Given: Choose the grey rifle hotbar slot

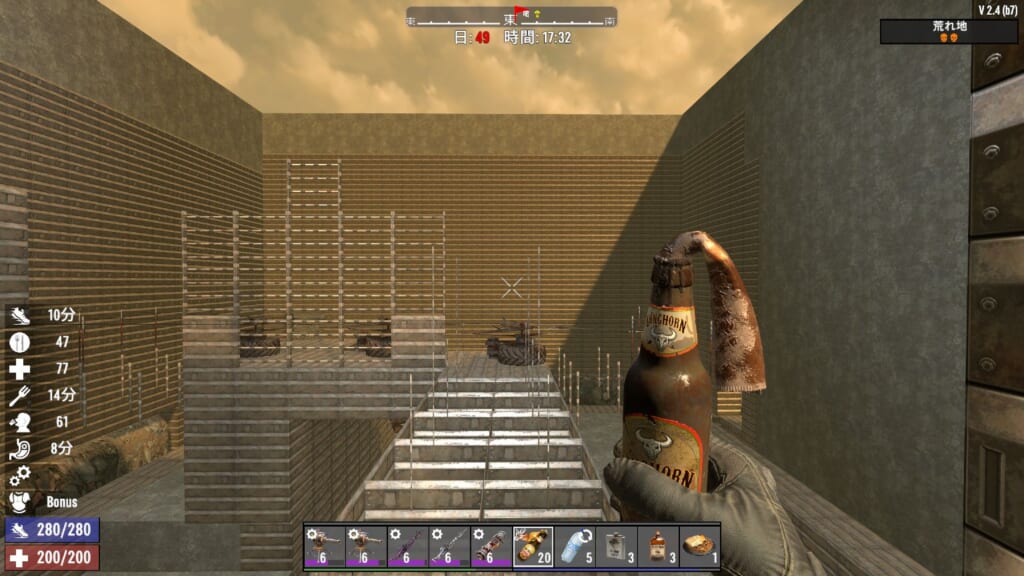Looking at the screenshot, I should tap(449, 547).
